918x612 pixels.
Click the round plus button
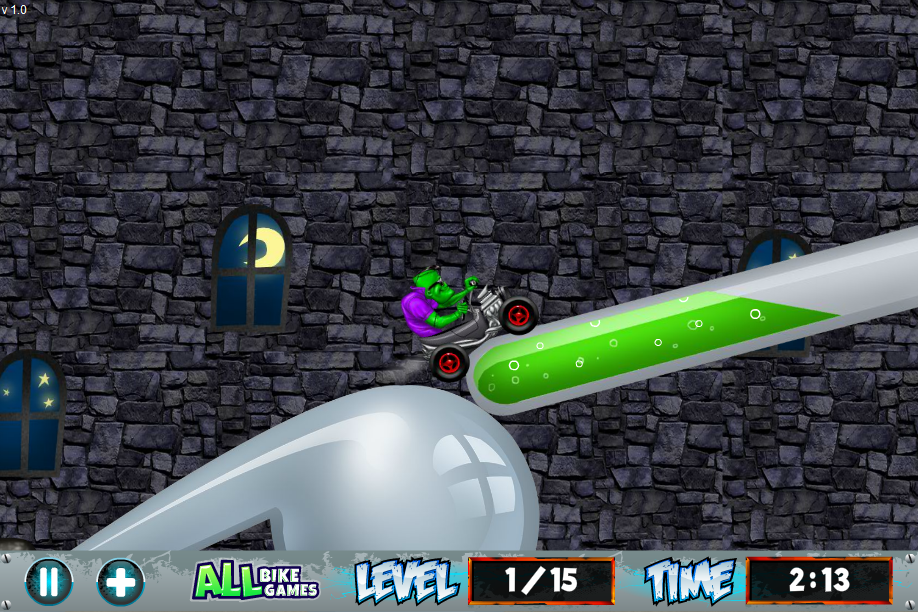pos(120,581)
